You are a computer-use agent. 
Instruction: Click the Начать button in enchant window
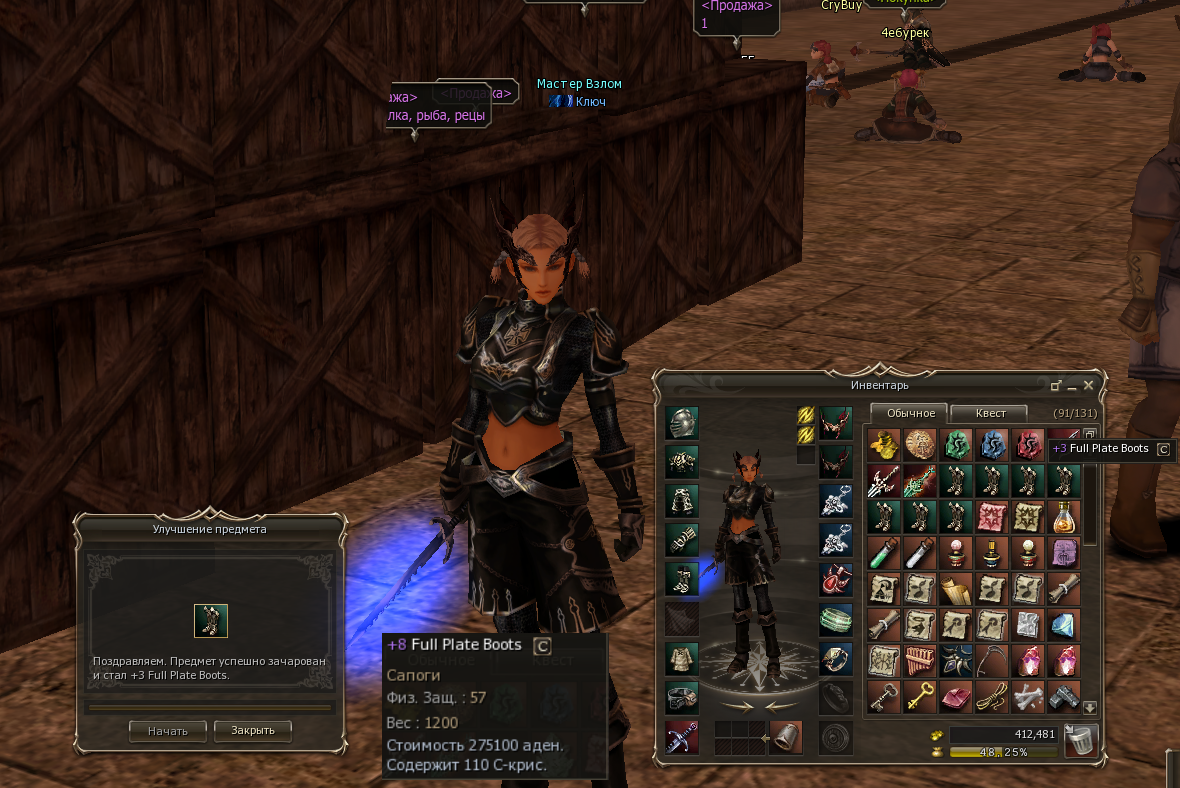point(167,731)
